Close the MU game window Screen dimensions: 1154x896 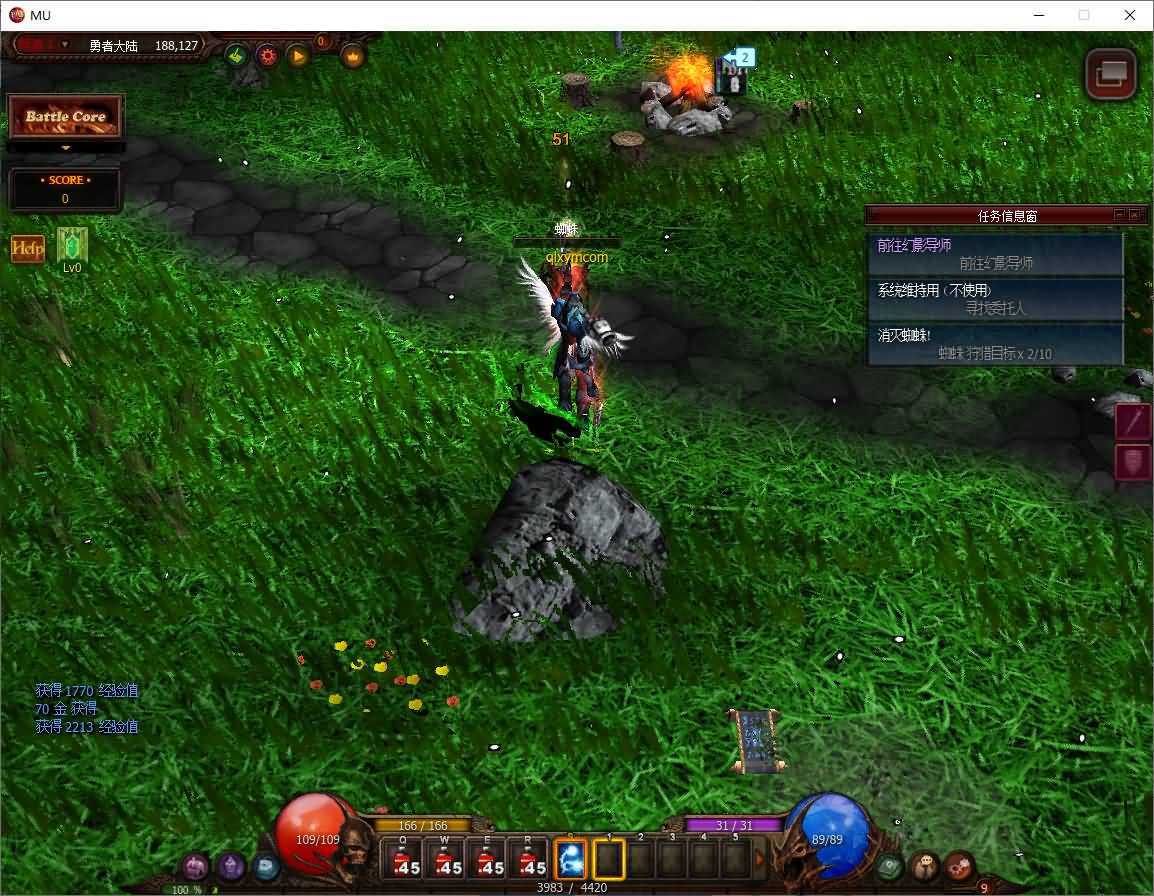click(x=1130, y=15)
